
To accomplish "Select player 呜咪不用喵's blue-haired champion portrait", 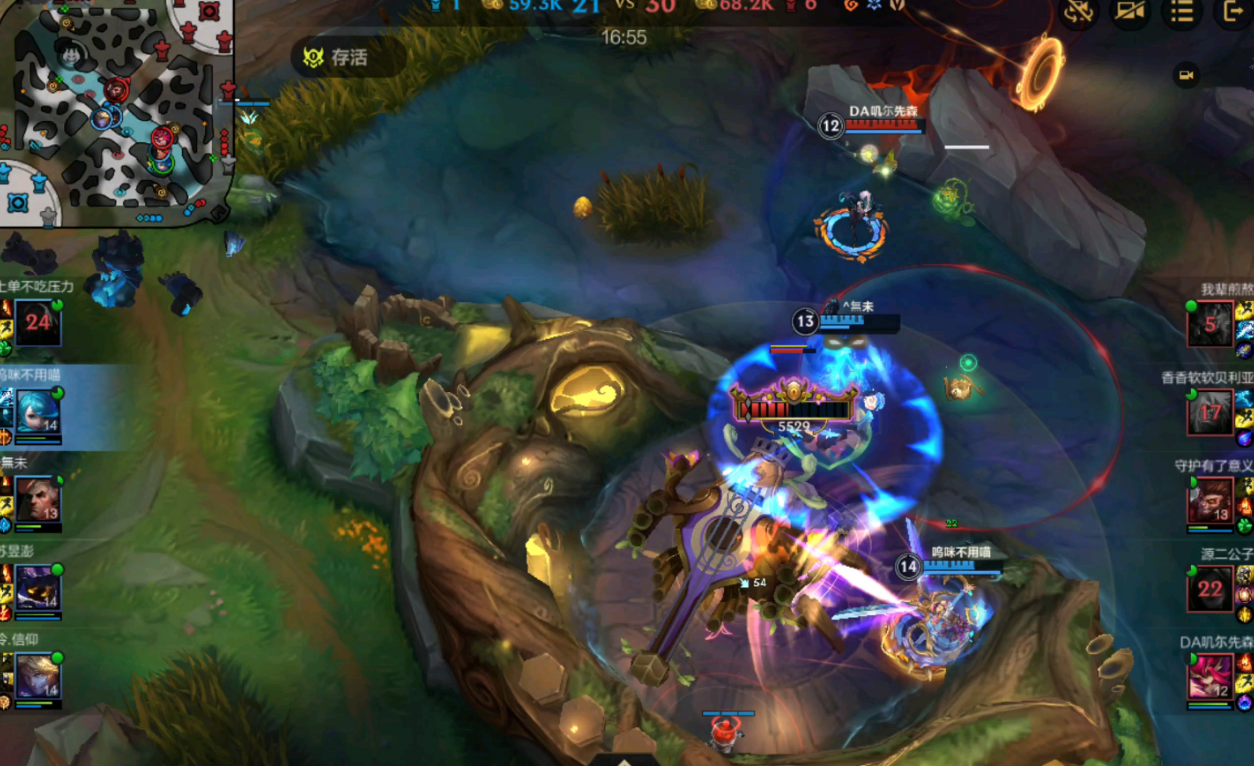I will point(38,411).
